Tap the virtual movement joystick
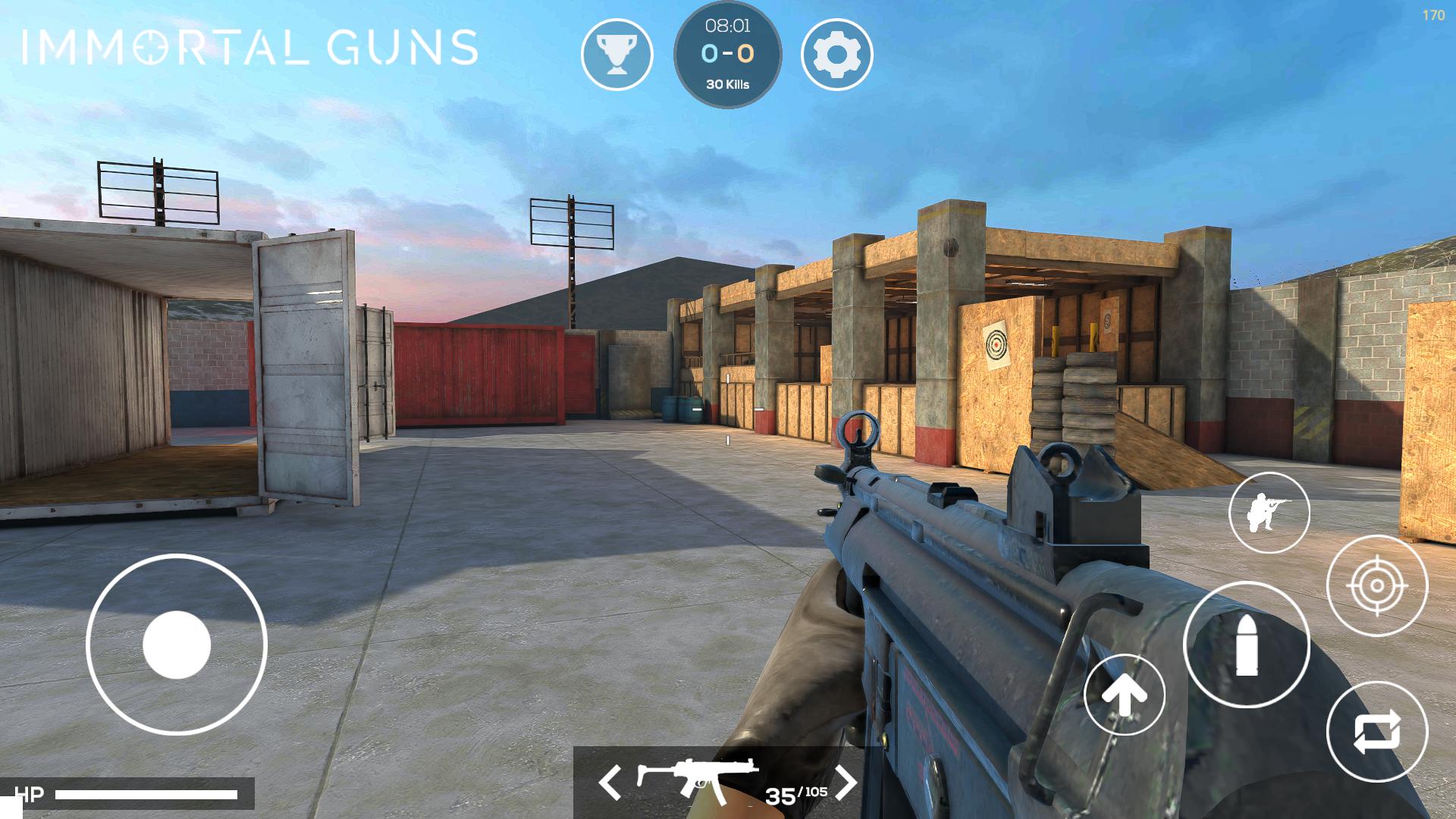This screenshot has width=1456, height=819. click(177, 645)
